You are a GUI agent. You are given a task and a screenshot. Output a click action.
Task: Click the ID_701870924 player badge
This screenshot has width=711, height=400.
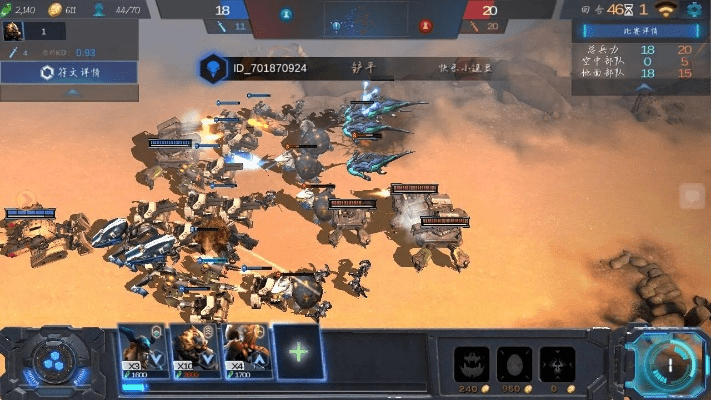pyautogui.click(x=212, y=68)
